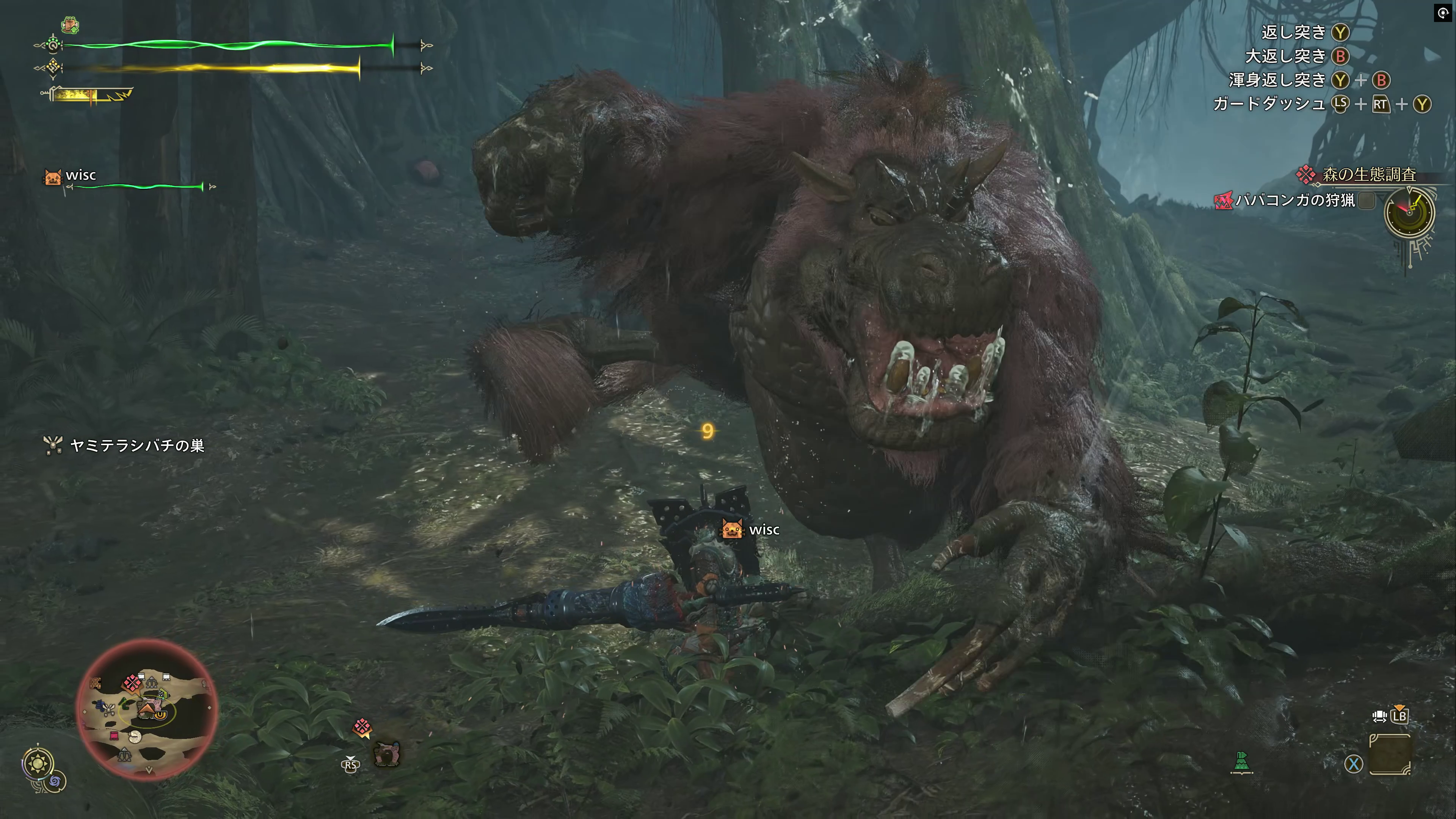Click the purple swirl weather icon
Image resolution: width=1456 pixels, height=819 pixels.
coord(55,782)
